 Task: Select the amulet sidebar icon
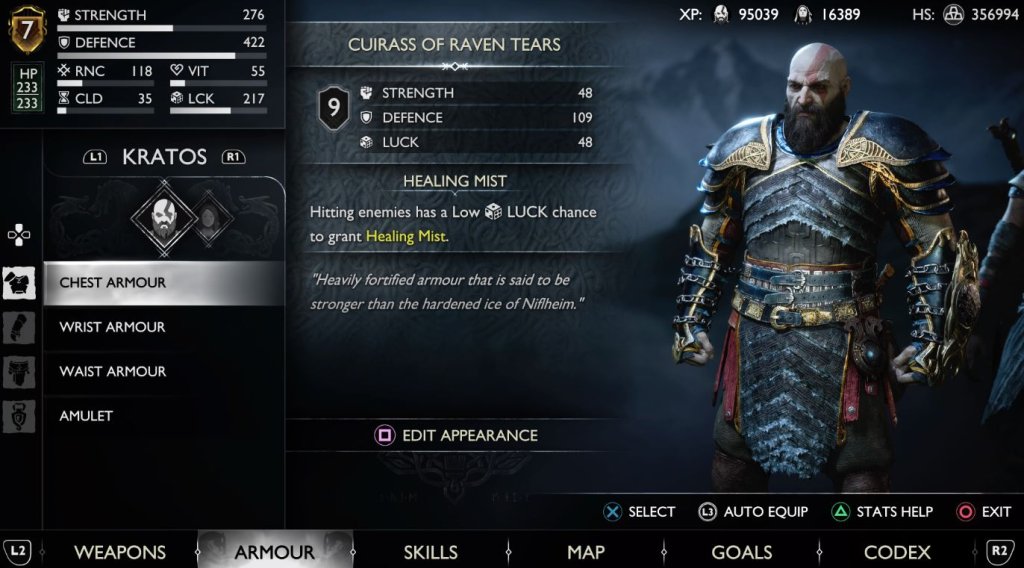[x=19, y=415]
